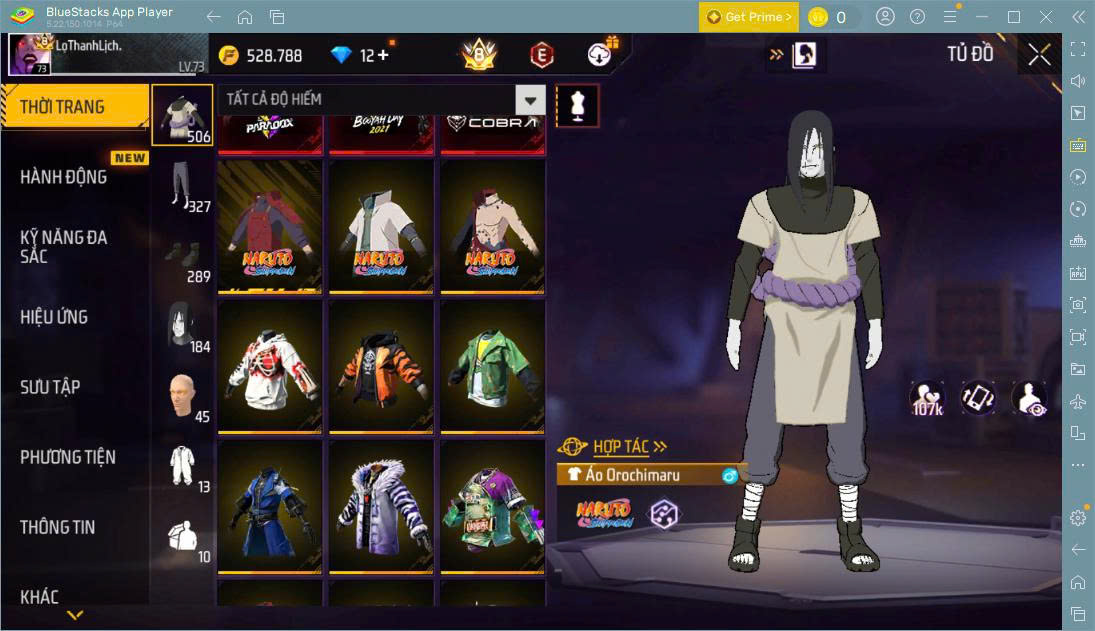Click the BlueStacks Get Prime button
This screenshot has width=1095, height=631.
pyautogui.click(x=749, y=17)
